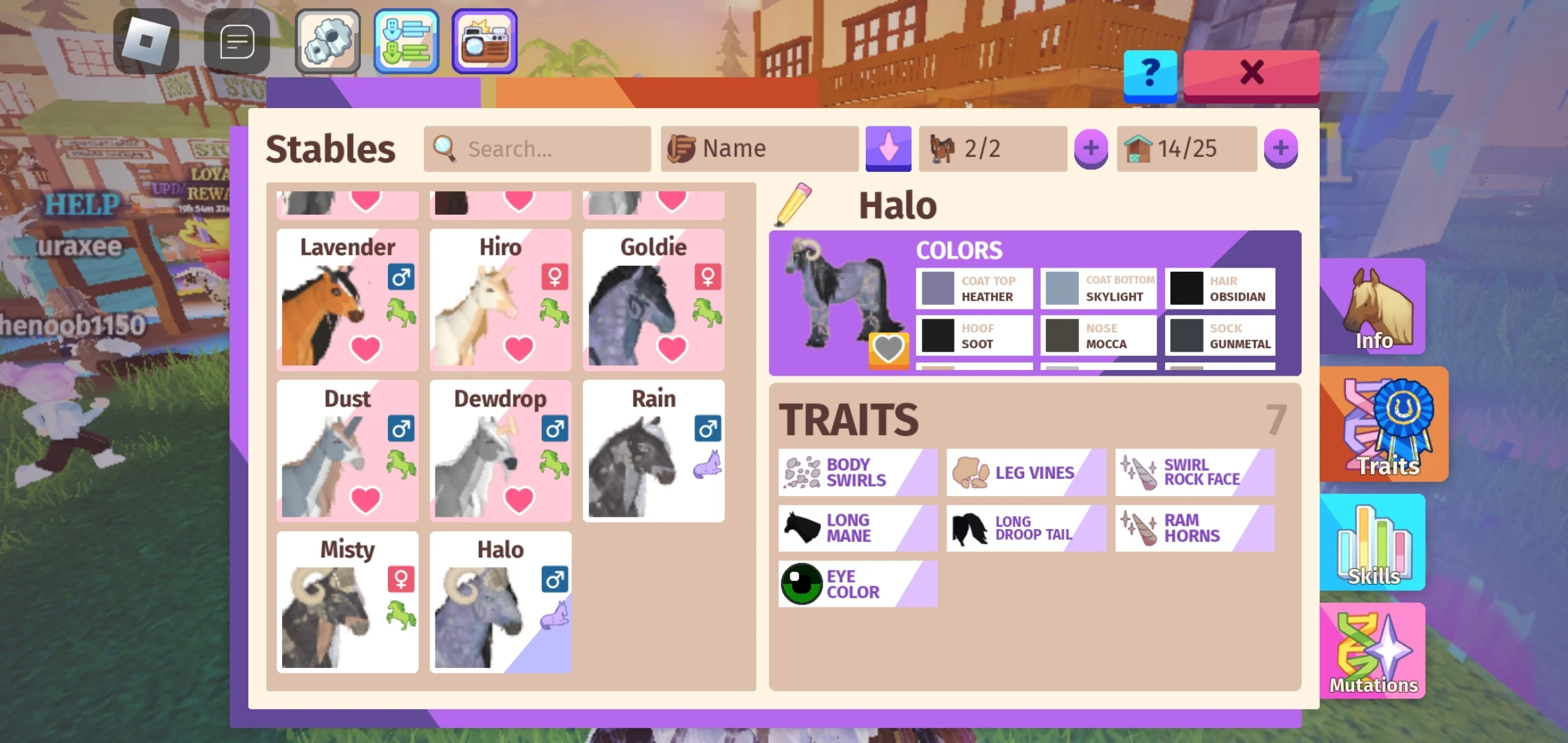Viewport: 1568px width, 743px height.
Task: Open the saddle 2/2 slots icon
Action: pyautogui.click(x=990, y=148)
